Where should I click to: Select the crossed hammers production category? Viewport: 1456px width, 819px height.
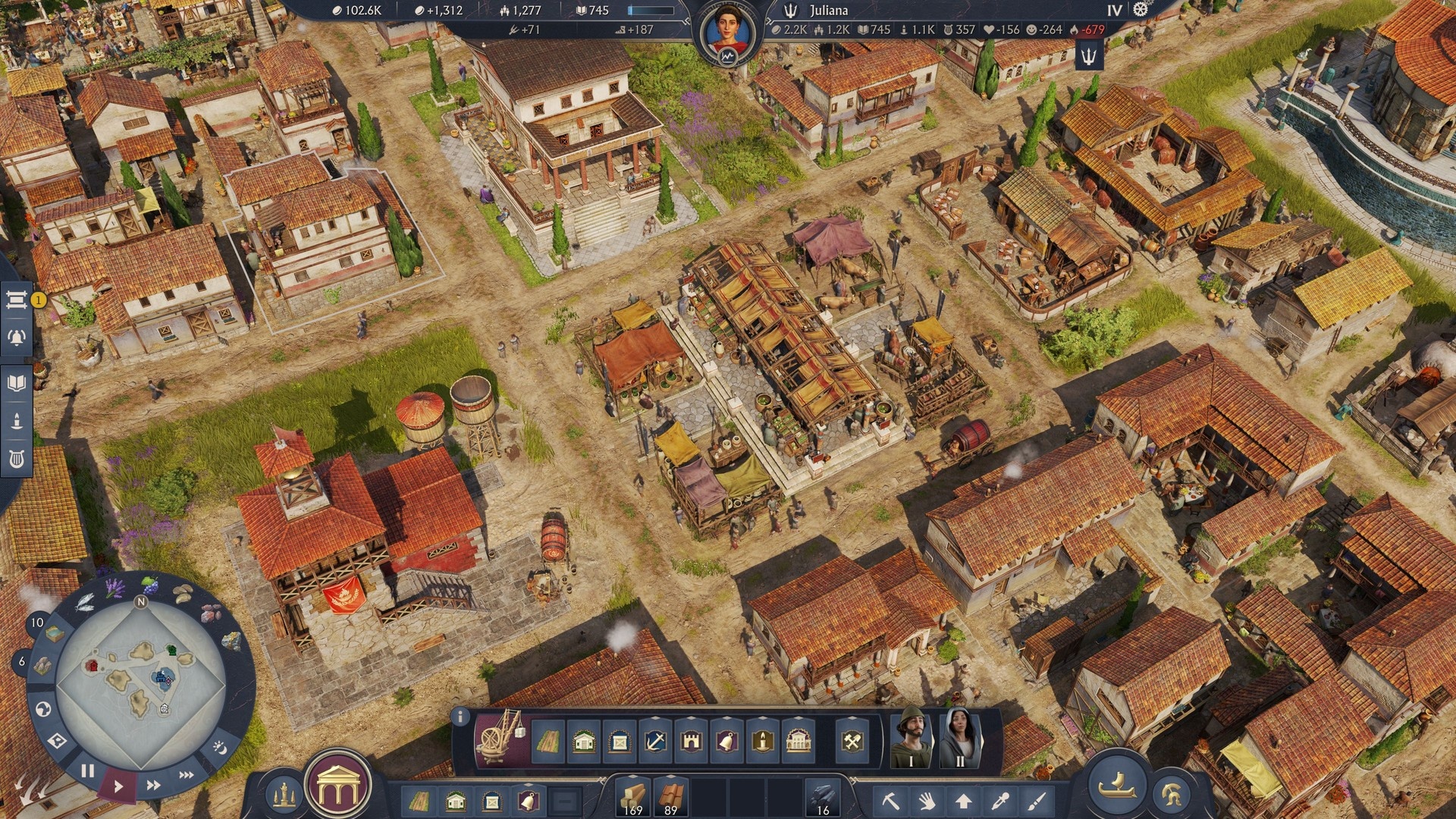pos(852,741)
